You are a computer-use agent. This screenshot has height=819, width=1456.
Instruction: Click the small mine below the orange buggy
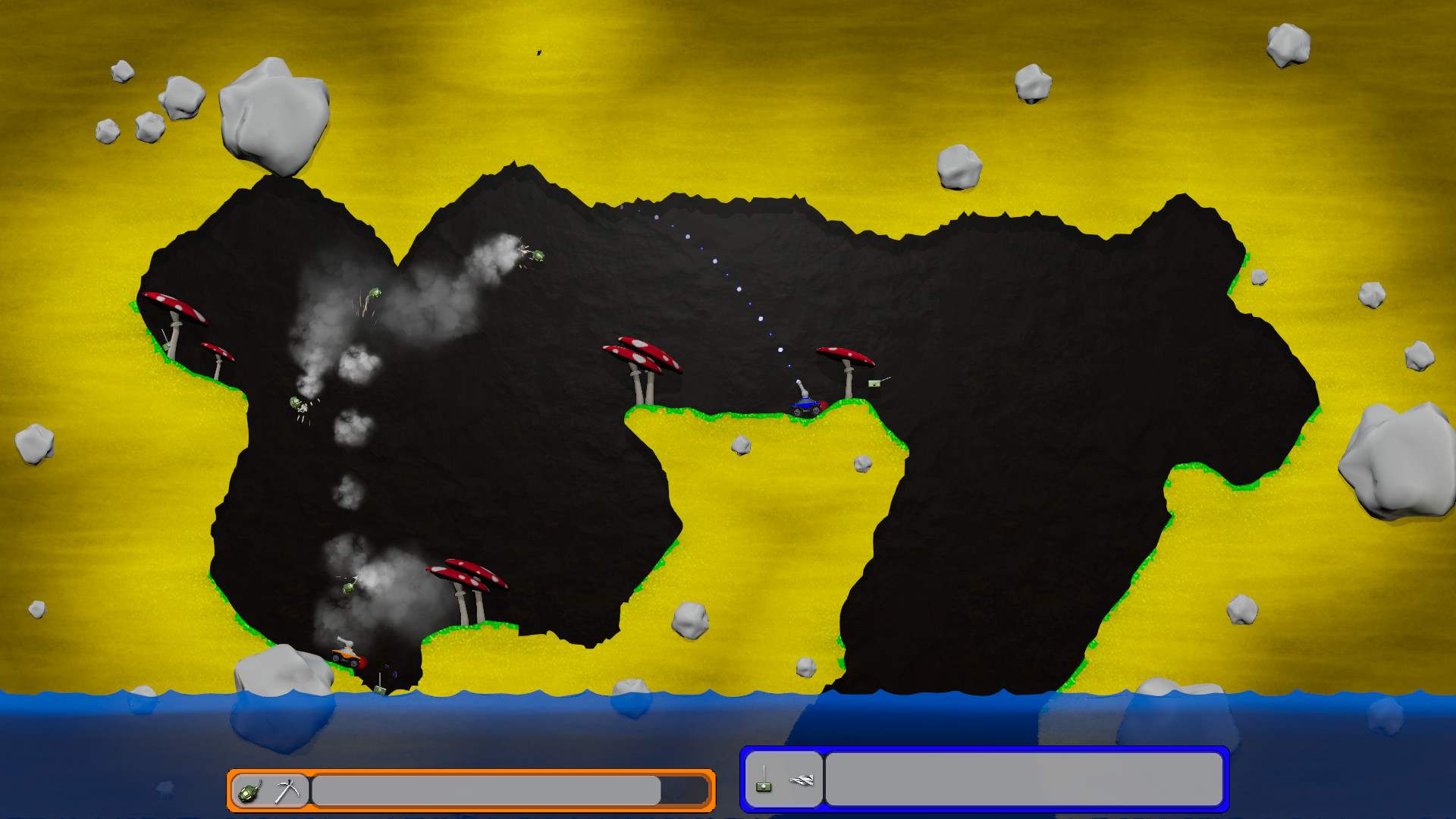[x=379, y=690]
